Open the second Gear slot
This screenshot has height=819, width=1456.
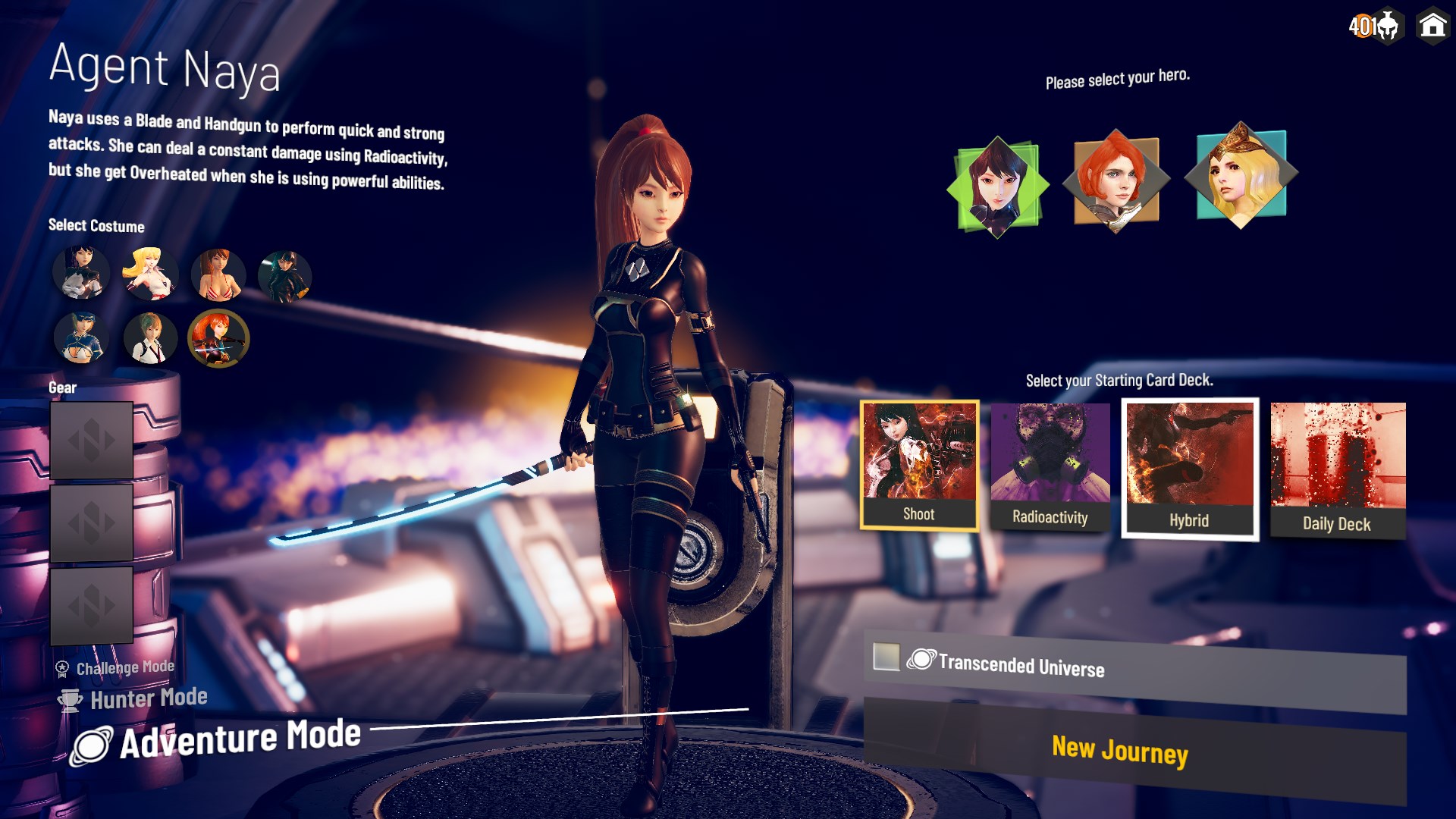91,522
